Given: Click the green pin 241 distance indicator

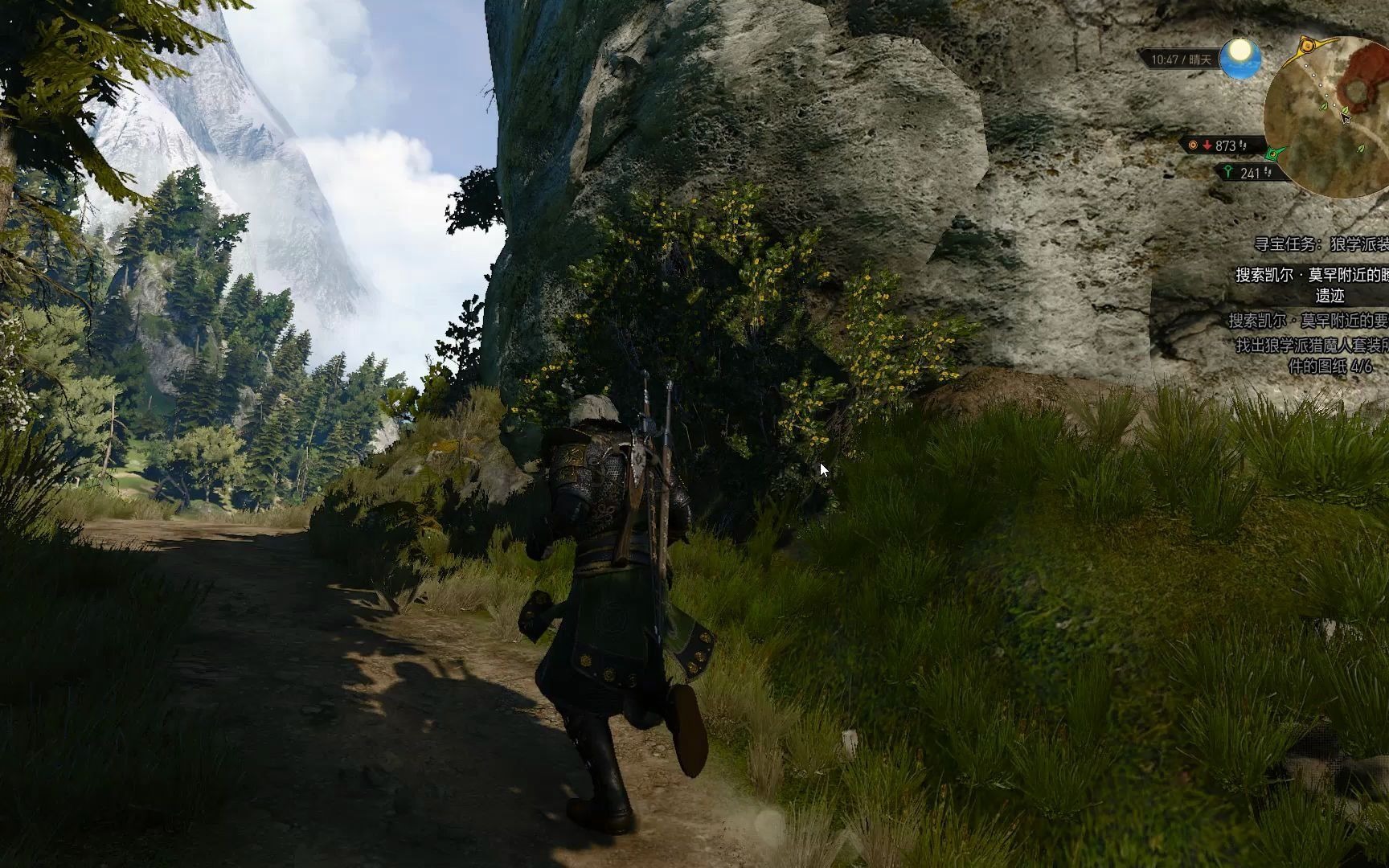Looking at the screenshot, I should coord(1244,172).
